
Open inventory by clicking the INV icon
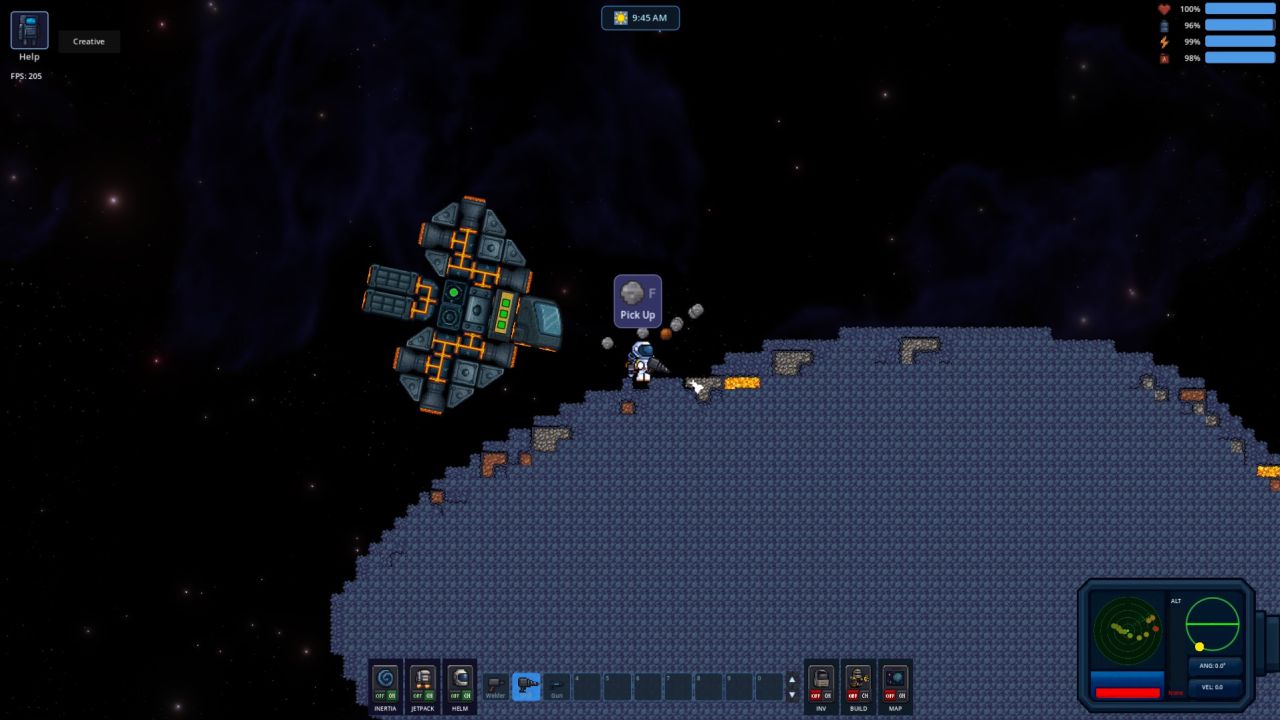(x=821, y=678)
